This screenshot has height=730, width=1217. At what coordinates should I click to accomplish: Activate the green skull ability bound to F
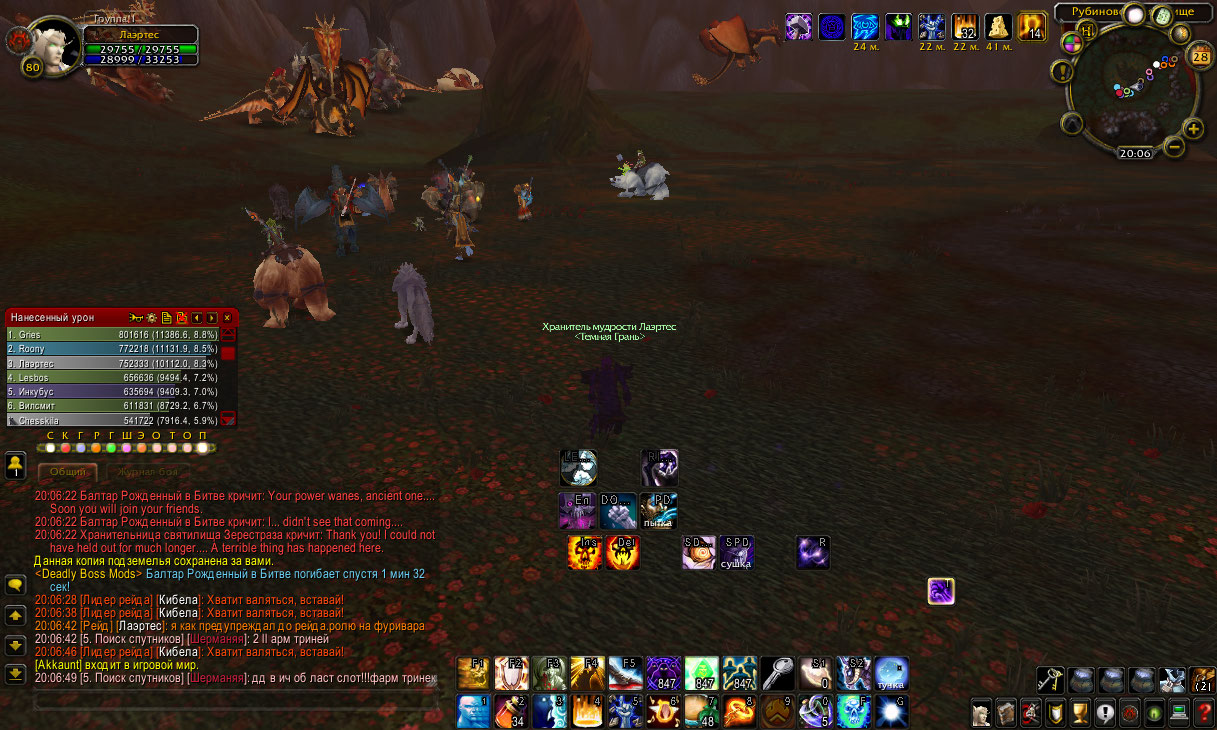[852, 711]
